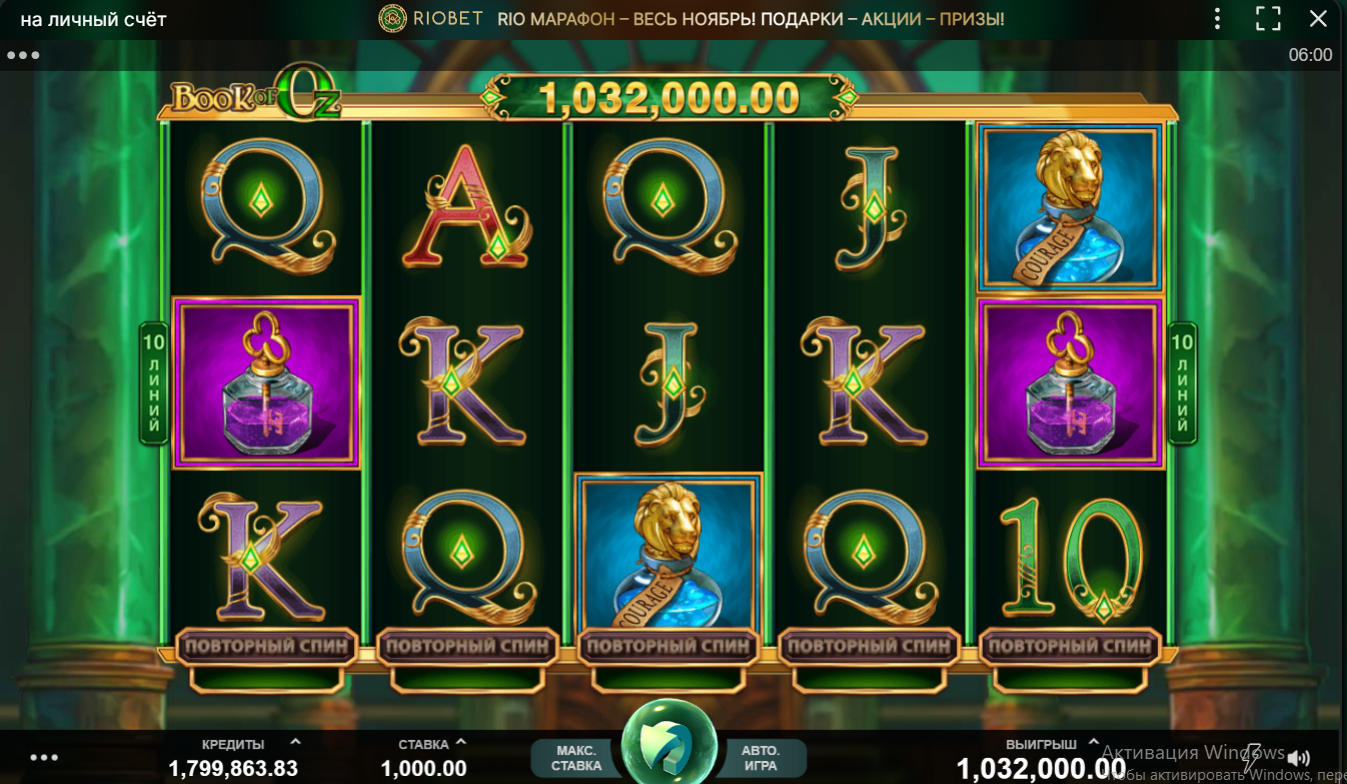The width and height of the screenshot is (1347, 784).
Task: Open the RIOBET marathon promo banner
Action: tap(750, 19)
